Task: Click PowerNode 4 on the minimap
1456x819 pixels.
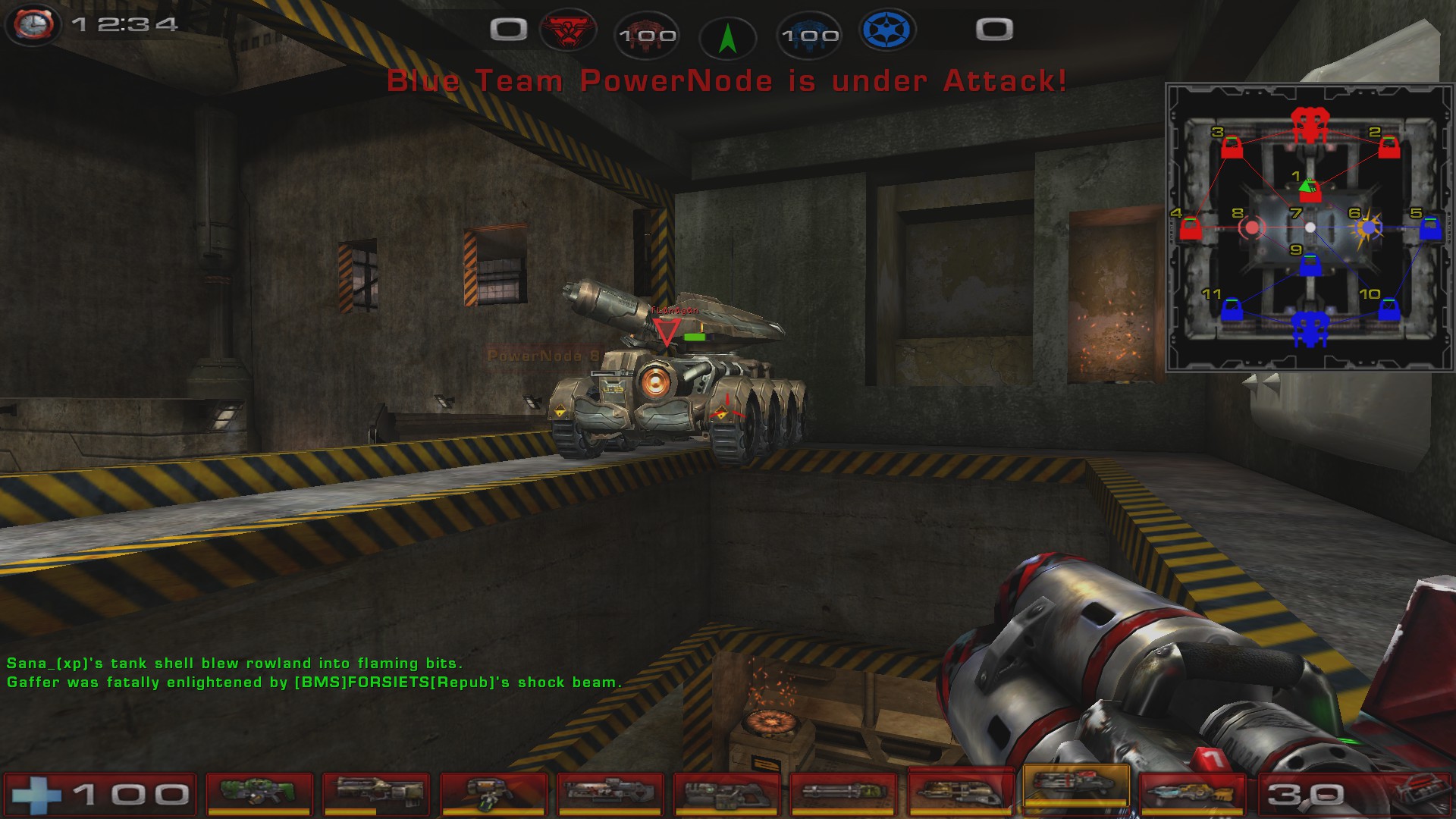Action: (x=1191, y=227)
